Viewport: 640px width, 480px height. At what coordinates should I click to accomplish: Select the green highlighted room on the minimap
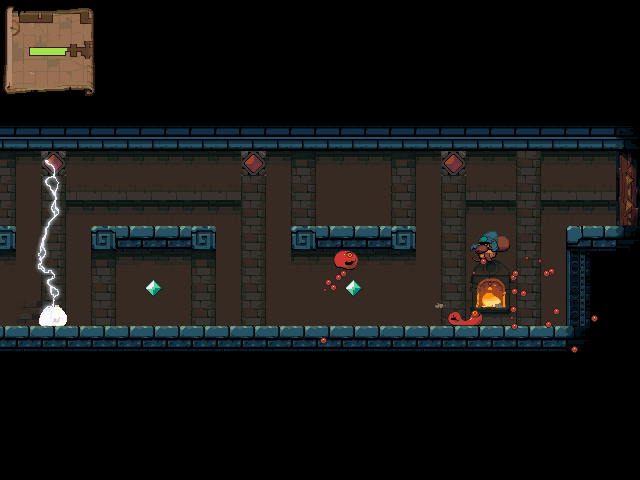47,51
